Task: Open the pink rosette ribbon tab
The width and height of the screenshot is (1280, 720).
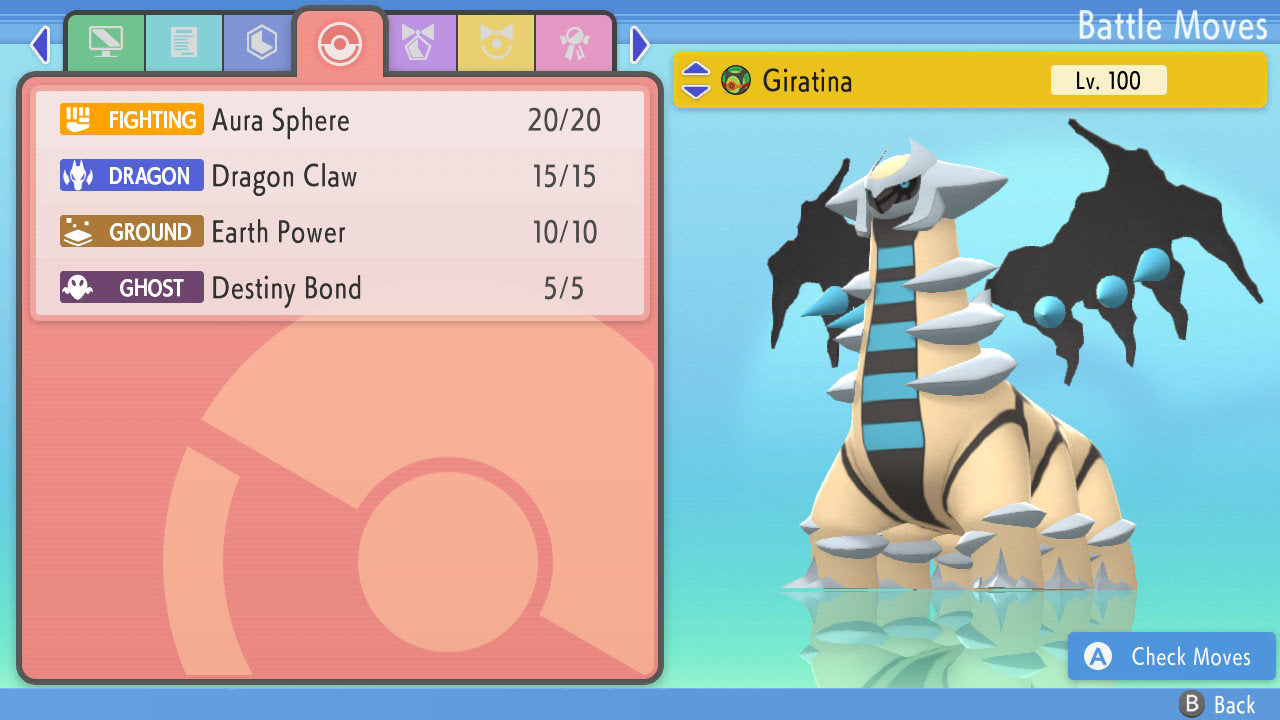Action: (574, 43)
